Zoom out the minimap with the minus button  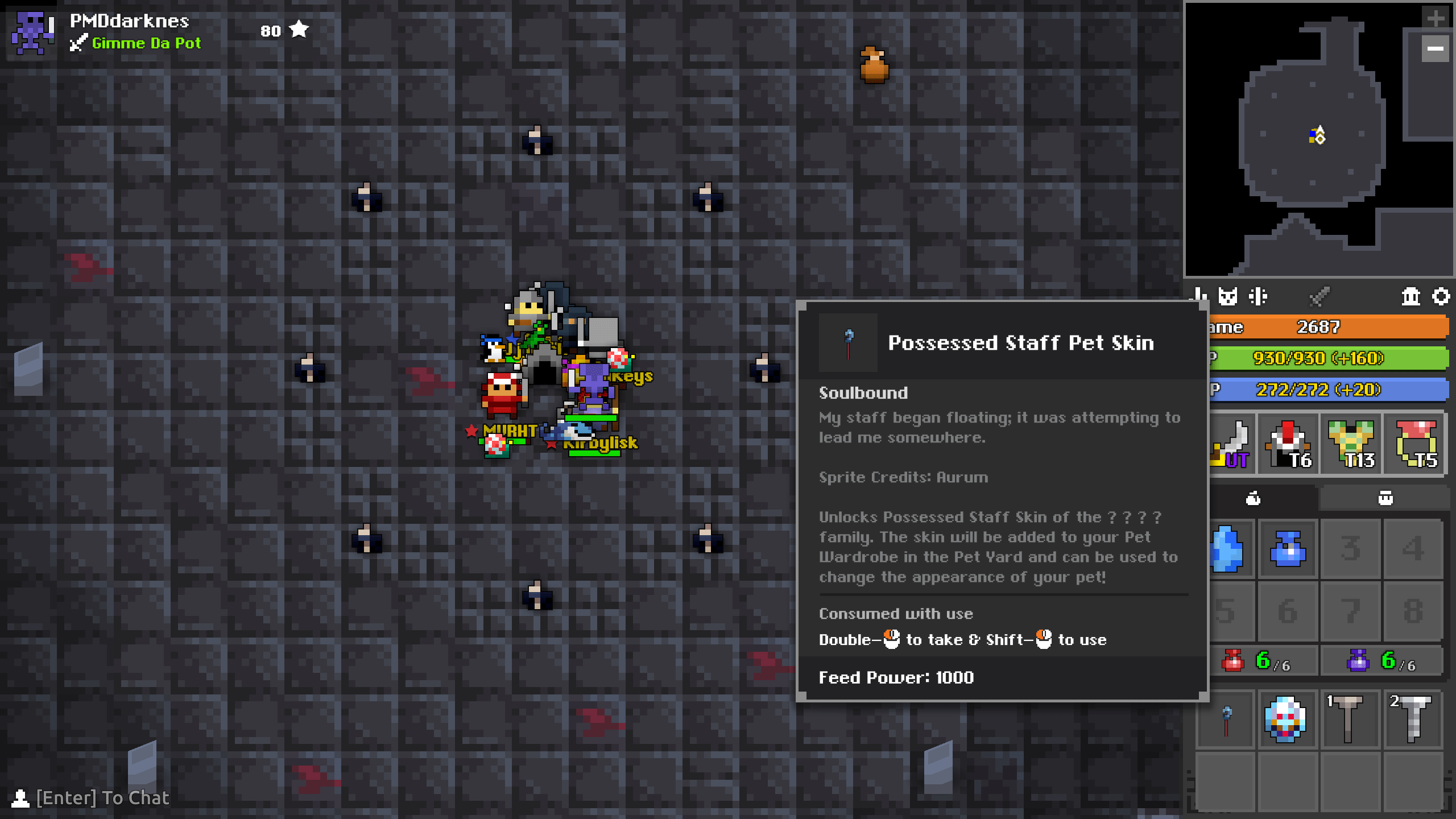click(1436, 49)
